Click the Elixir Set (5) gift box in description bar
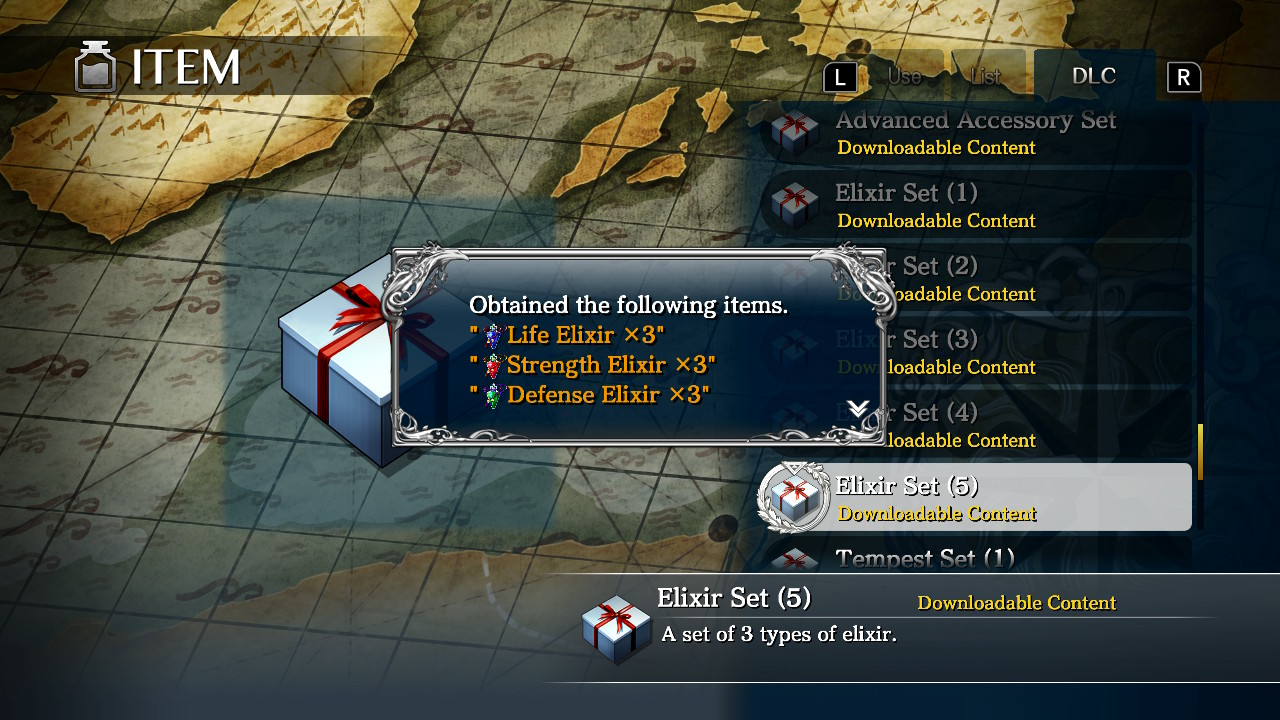 (x=616, y=628)
